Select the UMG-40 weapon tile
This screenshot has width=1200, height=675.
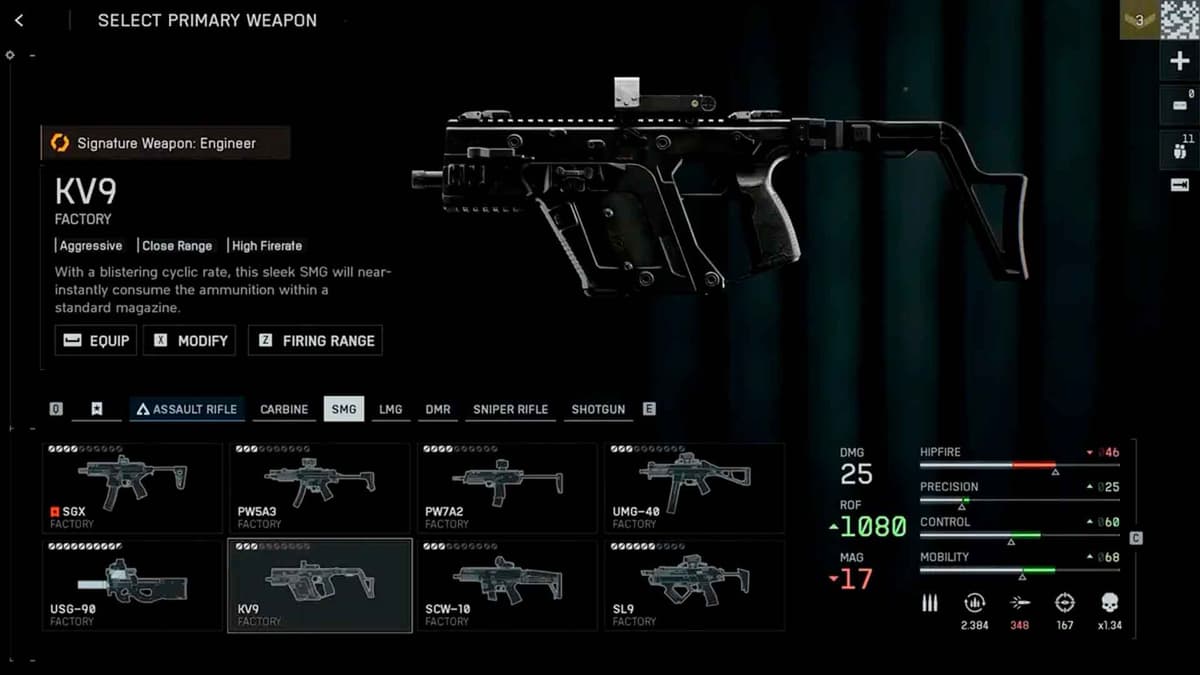coord(694,487)
